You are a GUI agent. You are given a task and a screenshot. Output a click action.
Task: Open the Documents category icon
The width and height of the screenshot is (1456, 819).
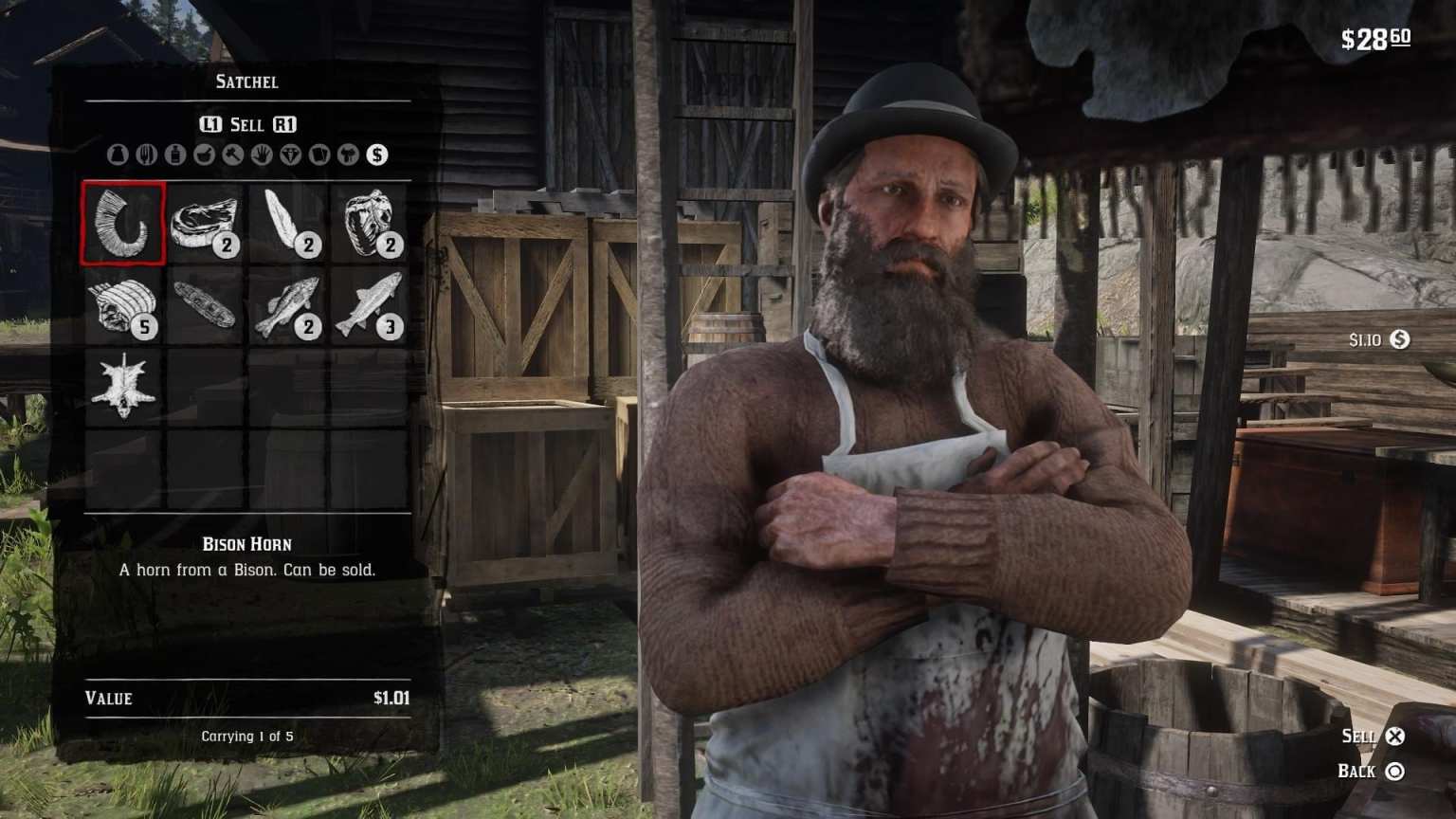317,154
